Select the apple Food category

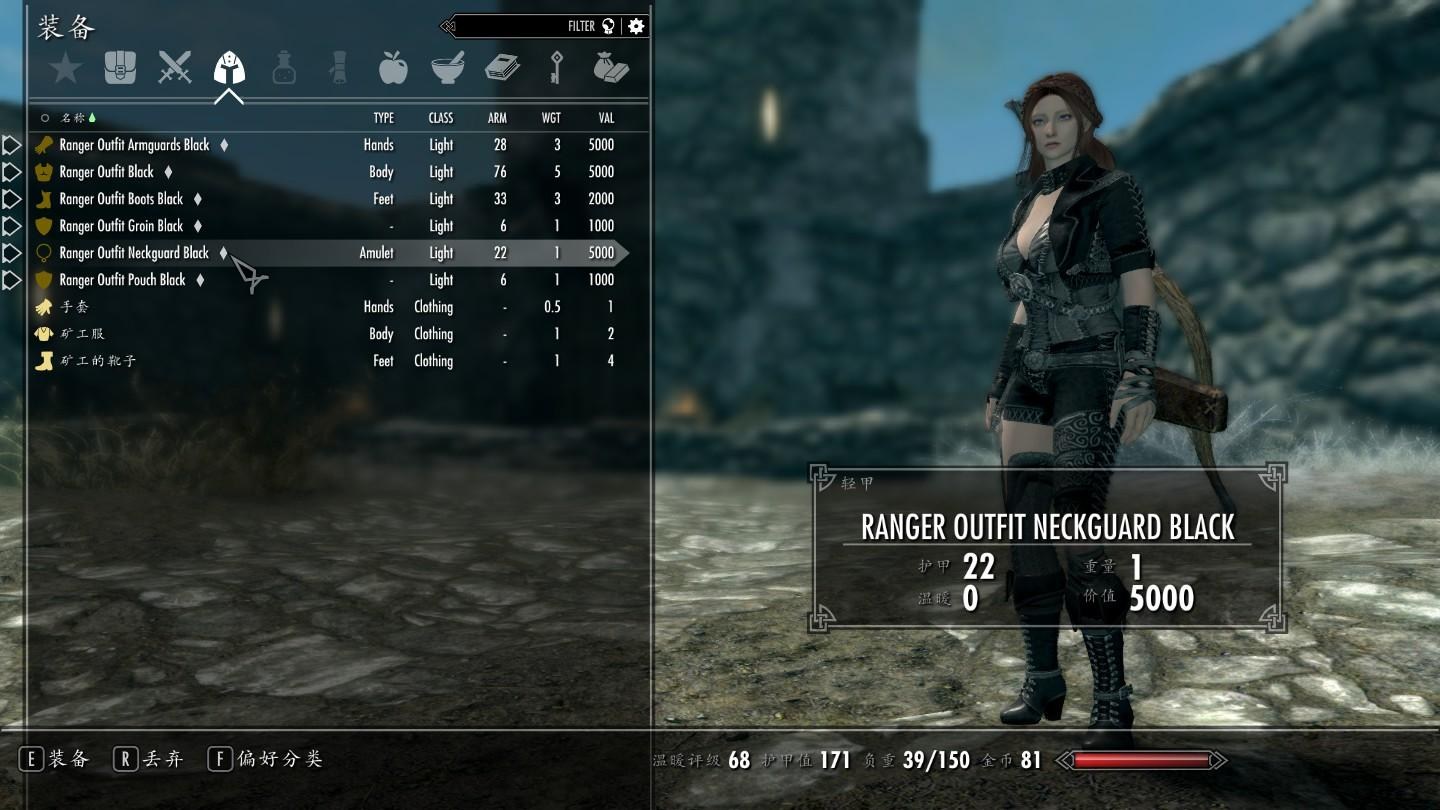coord(393,70)
